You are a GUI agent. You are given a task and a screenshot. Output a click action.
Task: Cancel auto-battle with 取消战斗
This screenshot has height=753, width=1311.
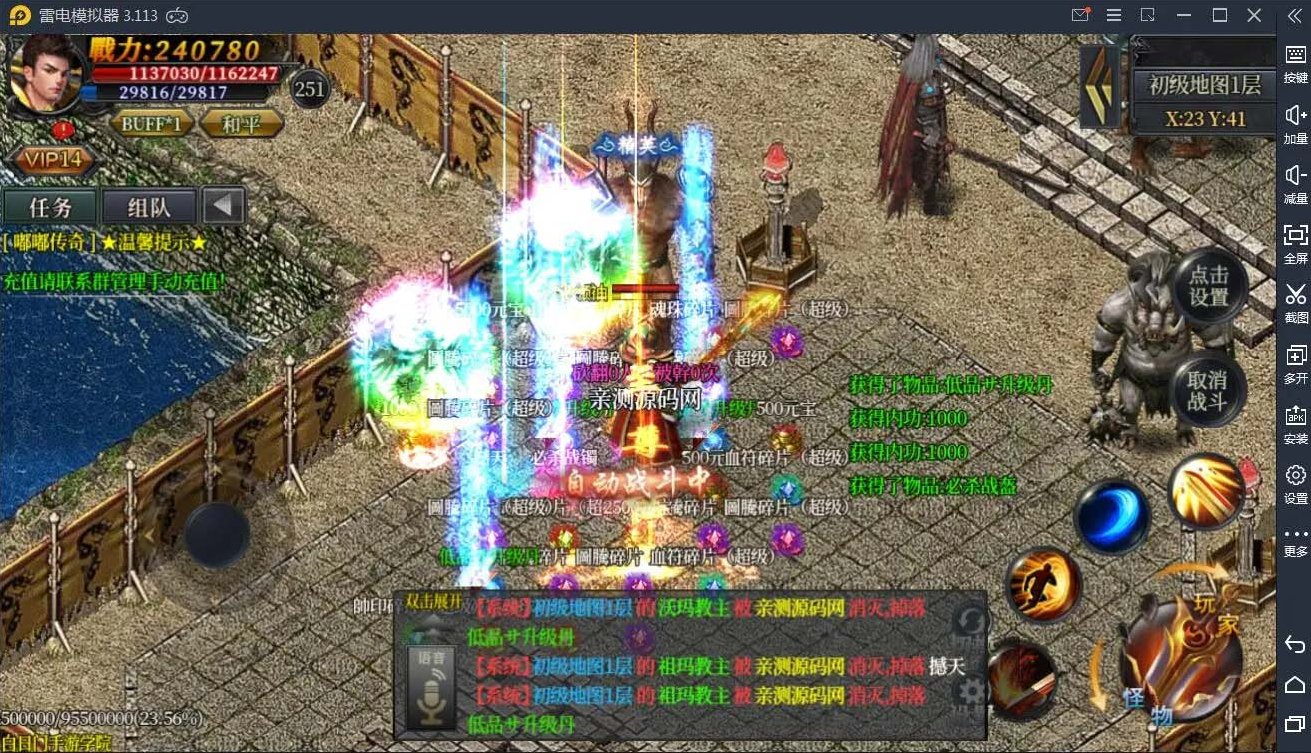click(x=1207, y=391)
